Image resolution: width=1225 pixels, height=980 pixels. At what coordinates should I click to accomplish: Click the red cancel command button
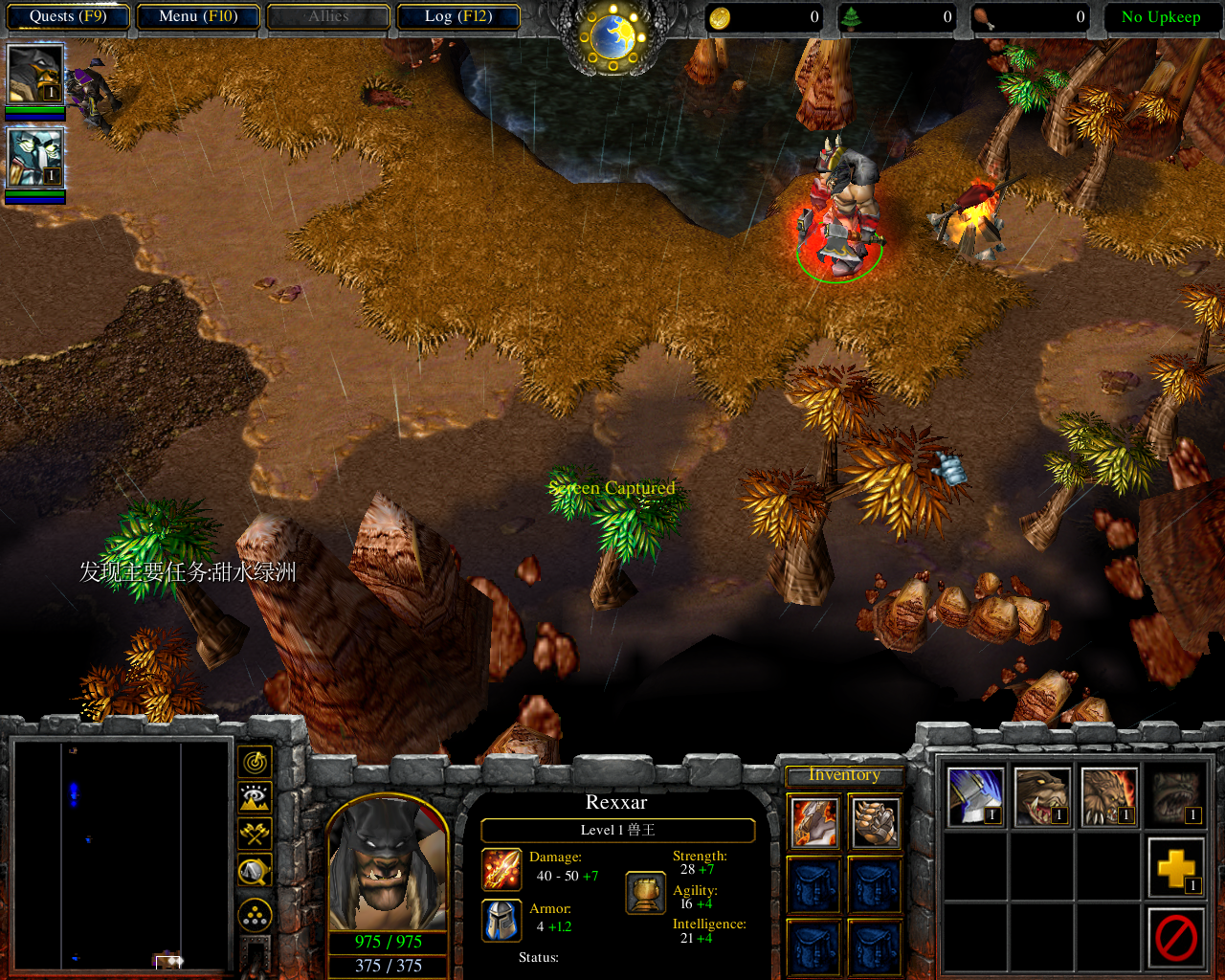1176,936
